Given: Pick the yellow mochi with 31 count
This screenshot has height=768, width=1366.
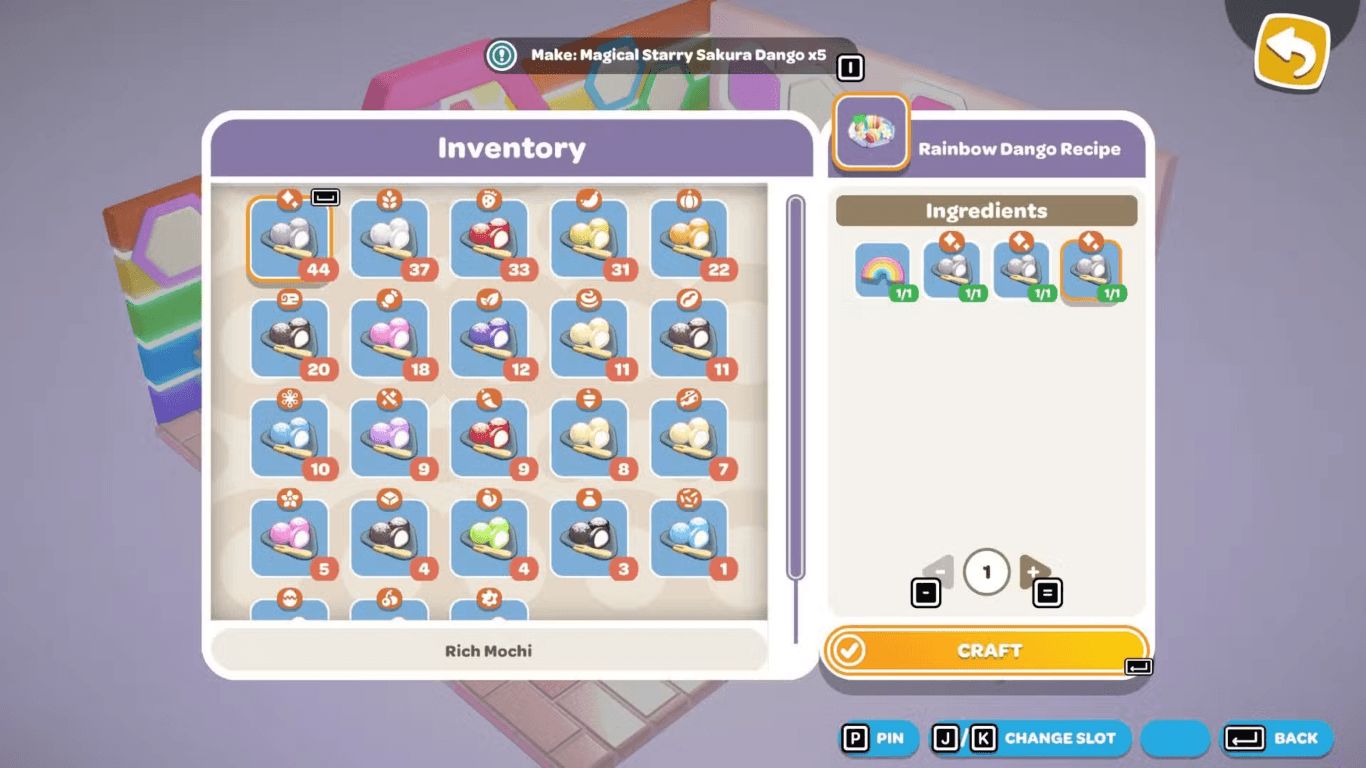Looking at the screenshot, I should coord(590,239).
